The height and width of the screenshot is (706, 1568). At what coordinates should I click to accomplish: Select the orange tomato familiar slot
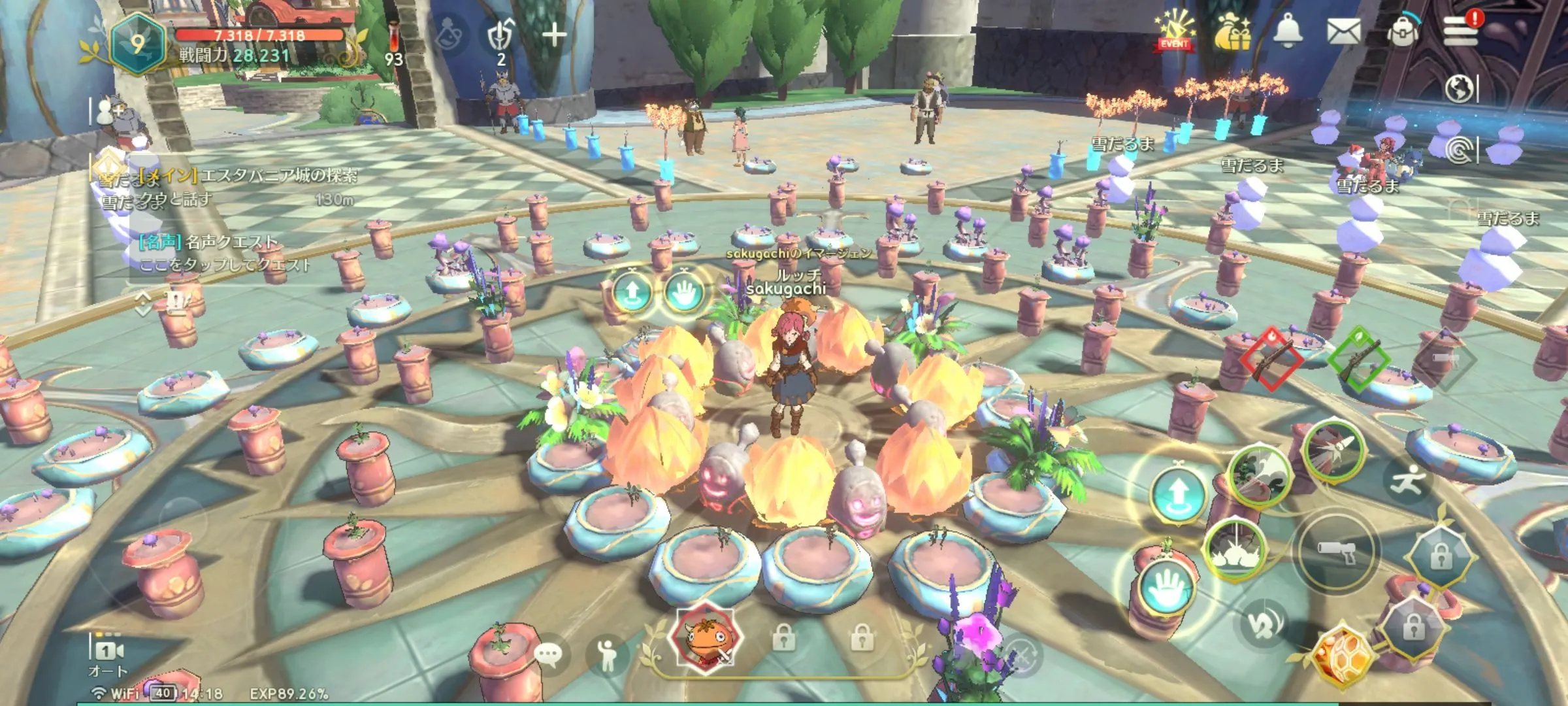coord(706,637)
